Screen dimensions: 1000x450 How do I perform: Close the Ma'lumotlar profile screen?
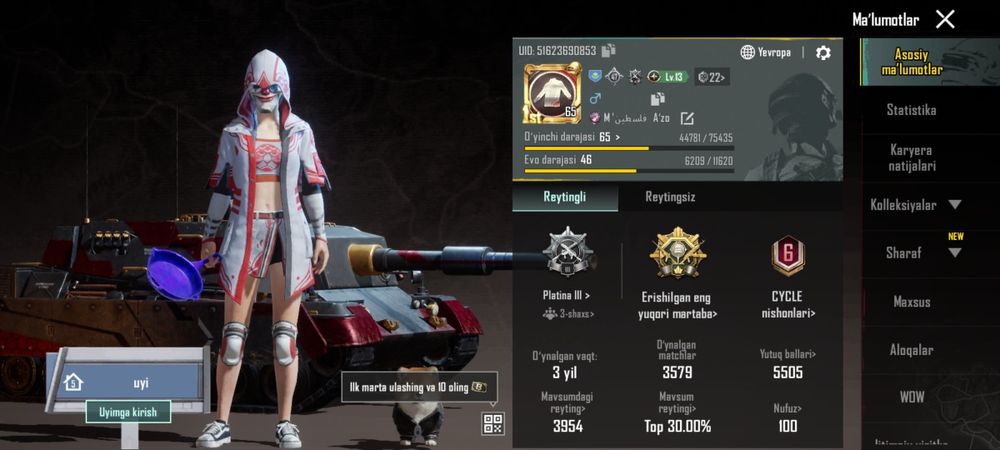click(x=945, y=19)
